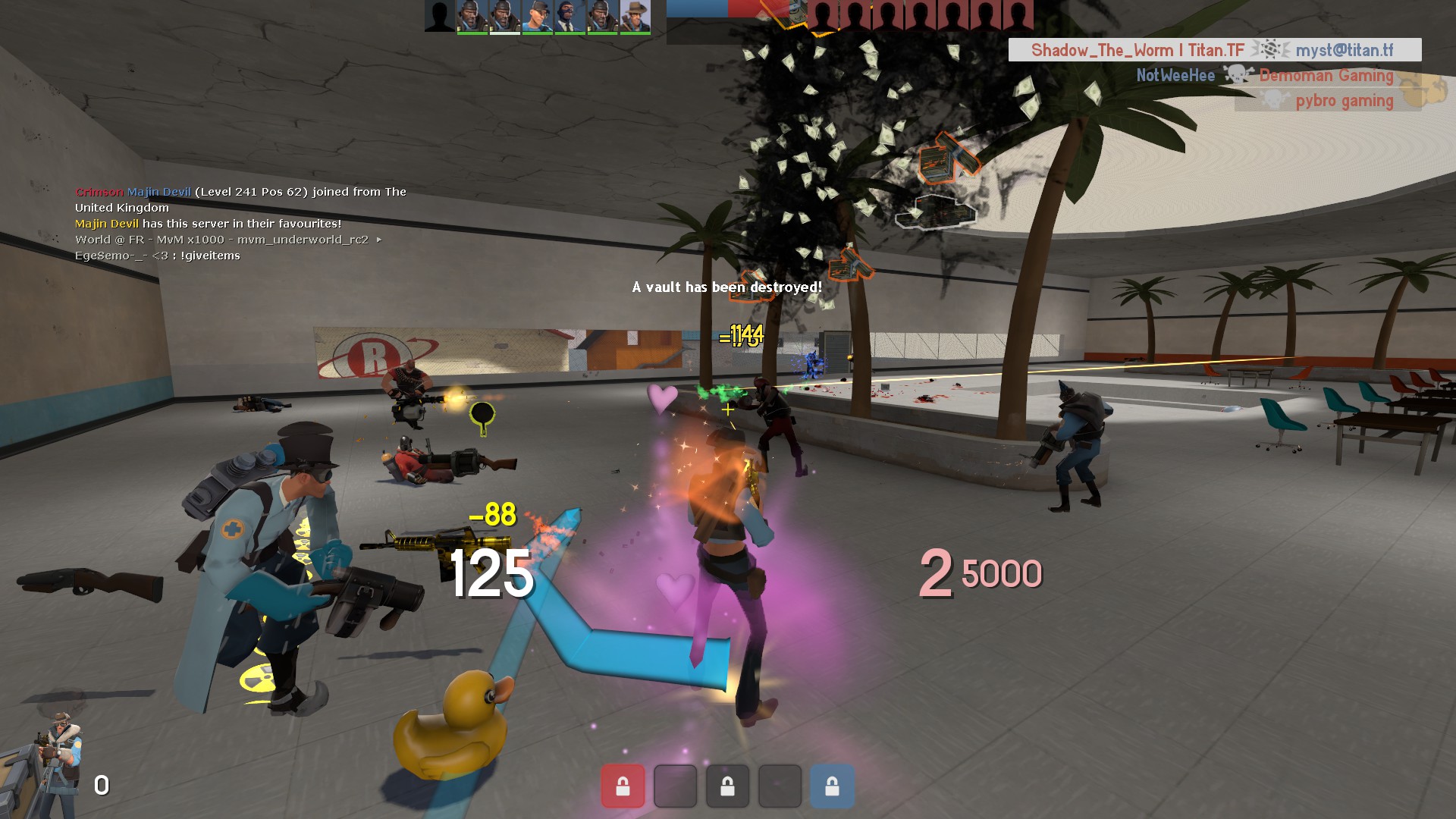Select the red locked control point icon

[623, 786]
